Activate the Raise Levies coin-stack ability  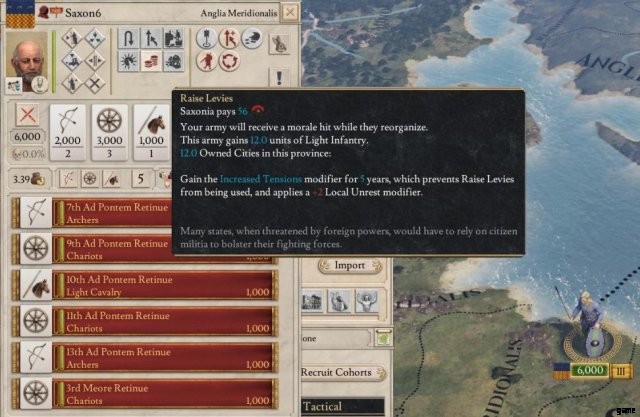coord(151,62)
